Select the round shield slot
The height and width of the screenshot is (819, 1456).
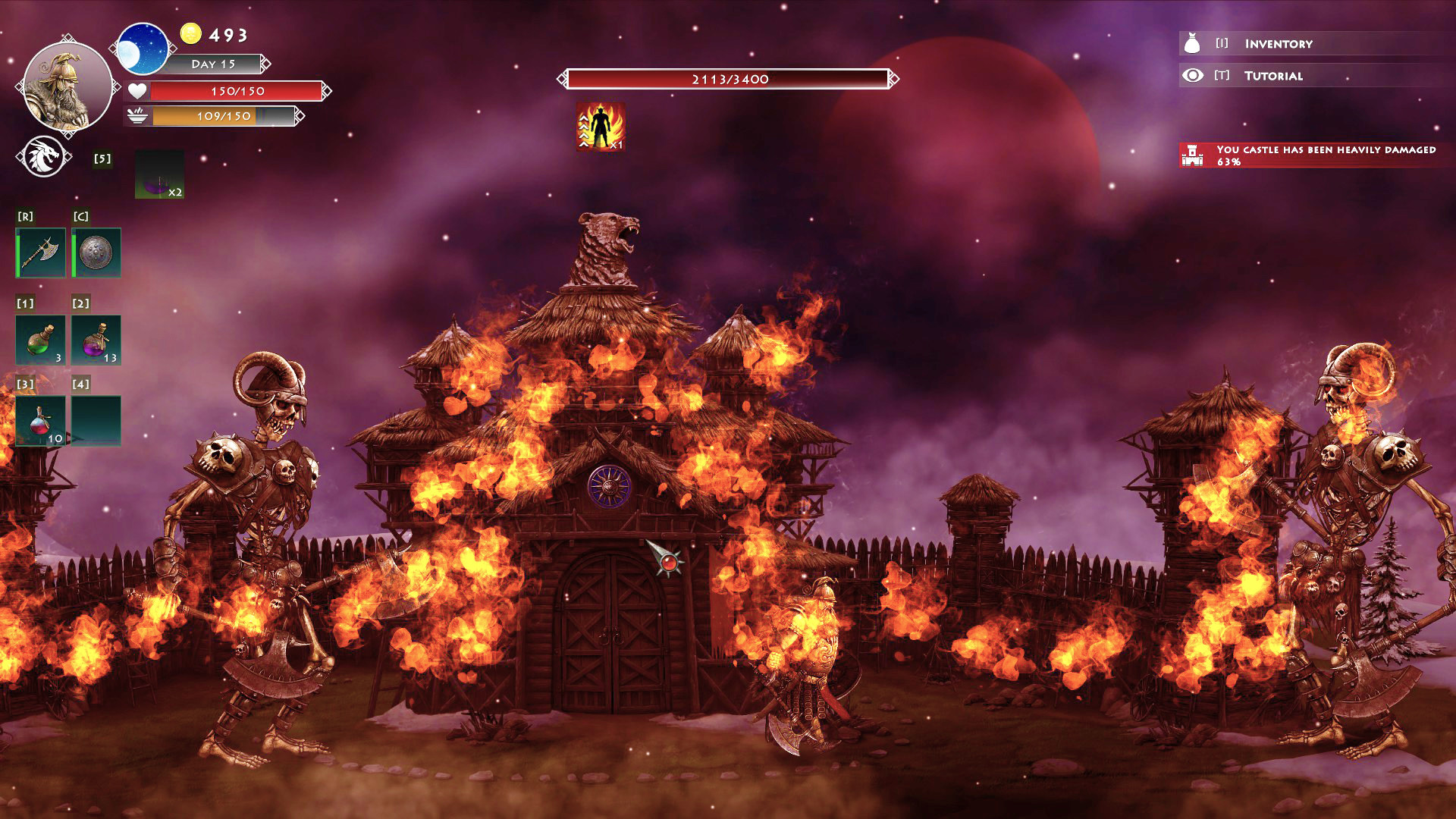click(96, 253)
